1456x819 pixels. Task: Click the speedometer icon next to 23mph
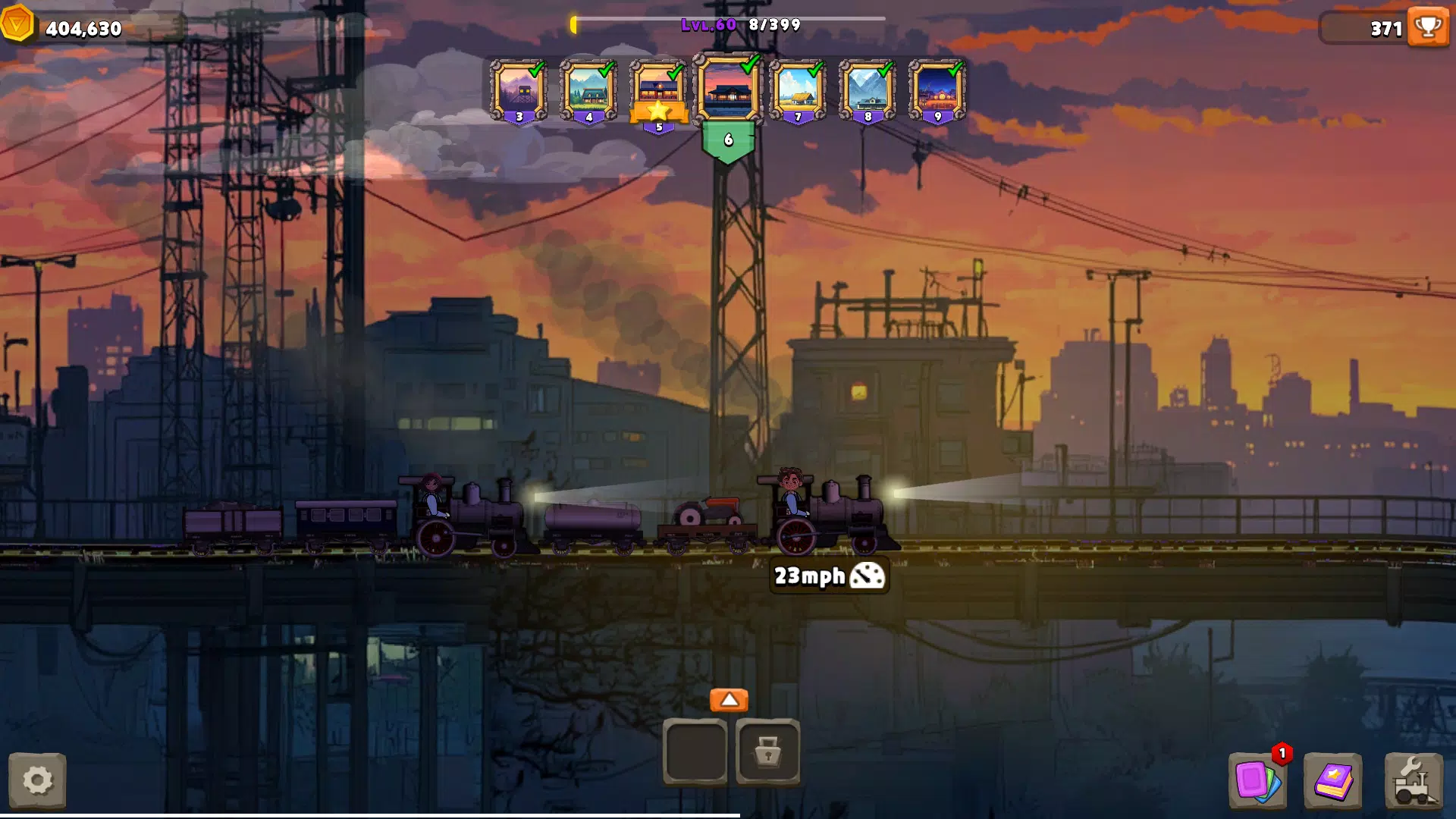pos(867,576)
